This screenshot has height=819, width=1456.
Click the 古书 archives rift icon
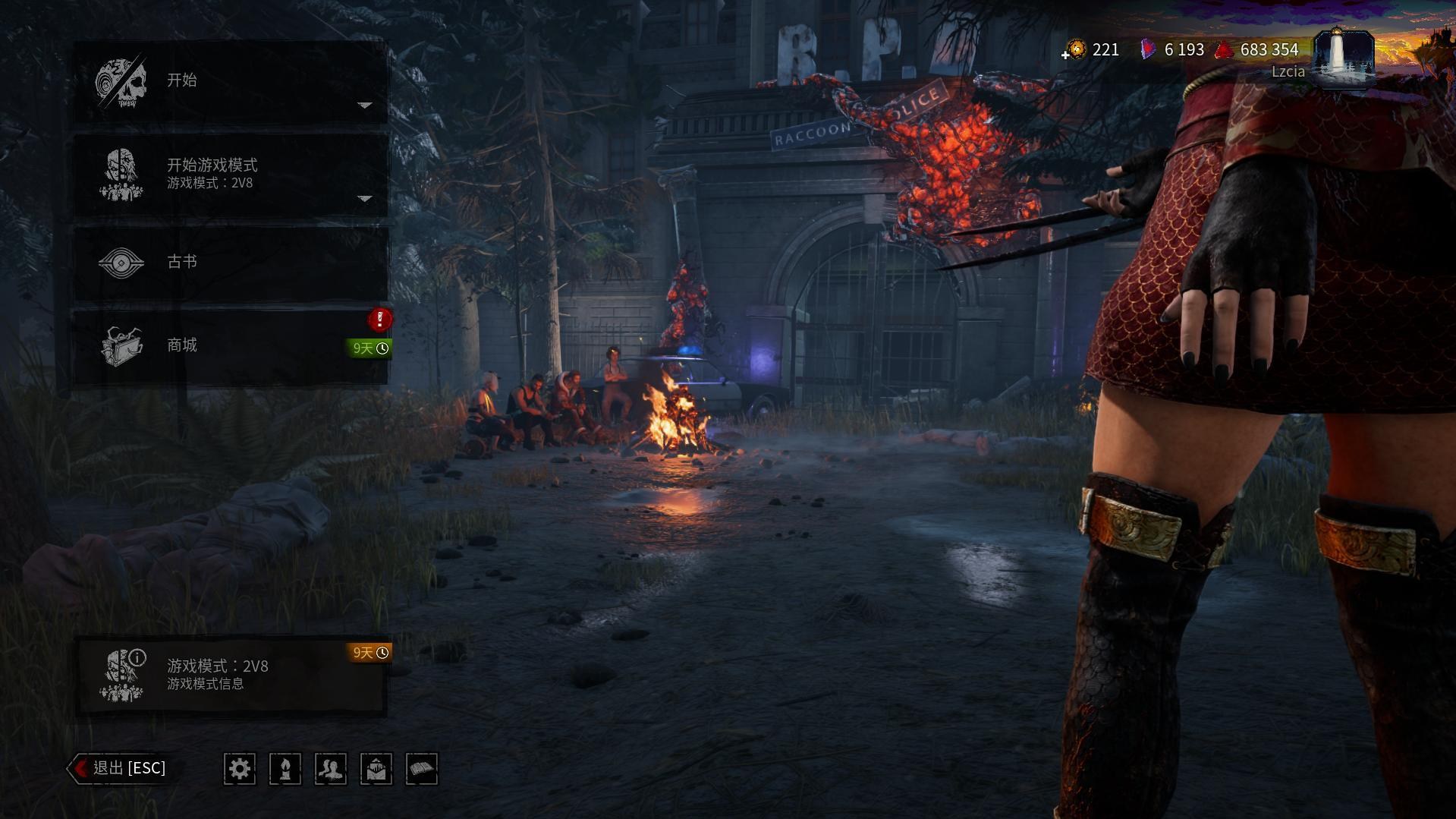pos(124,261)
